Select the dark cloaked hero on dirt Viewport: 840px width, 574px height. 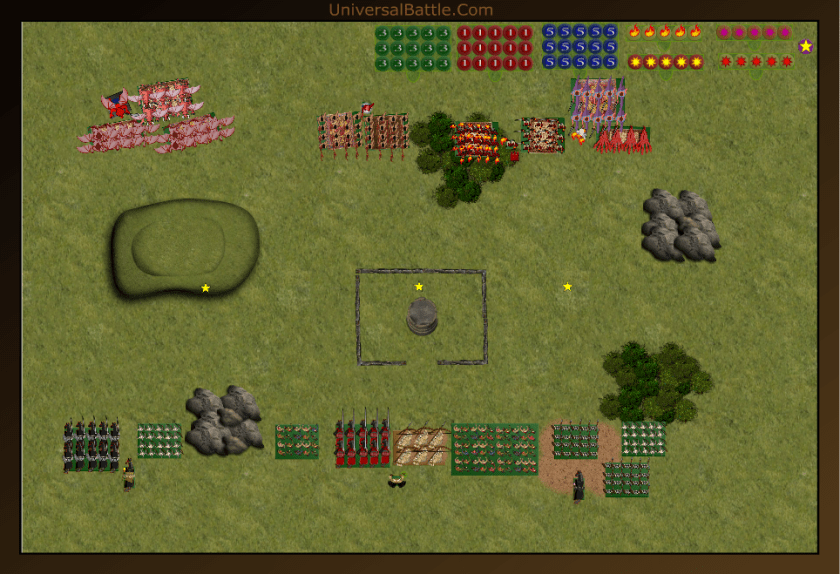coord(578,486)
